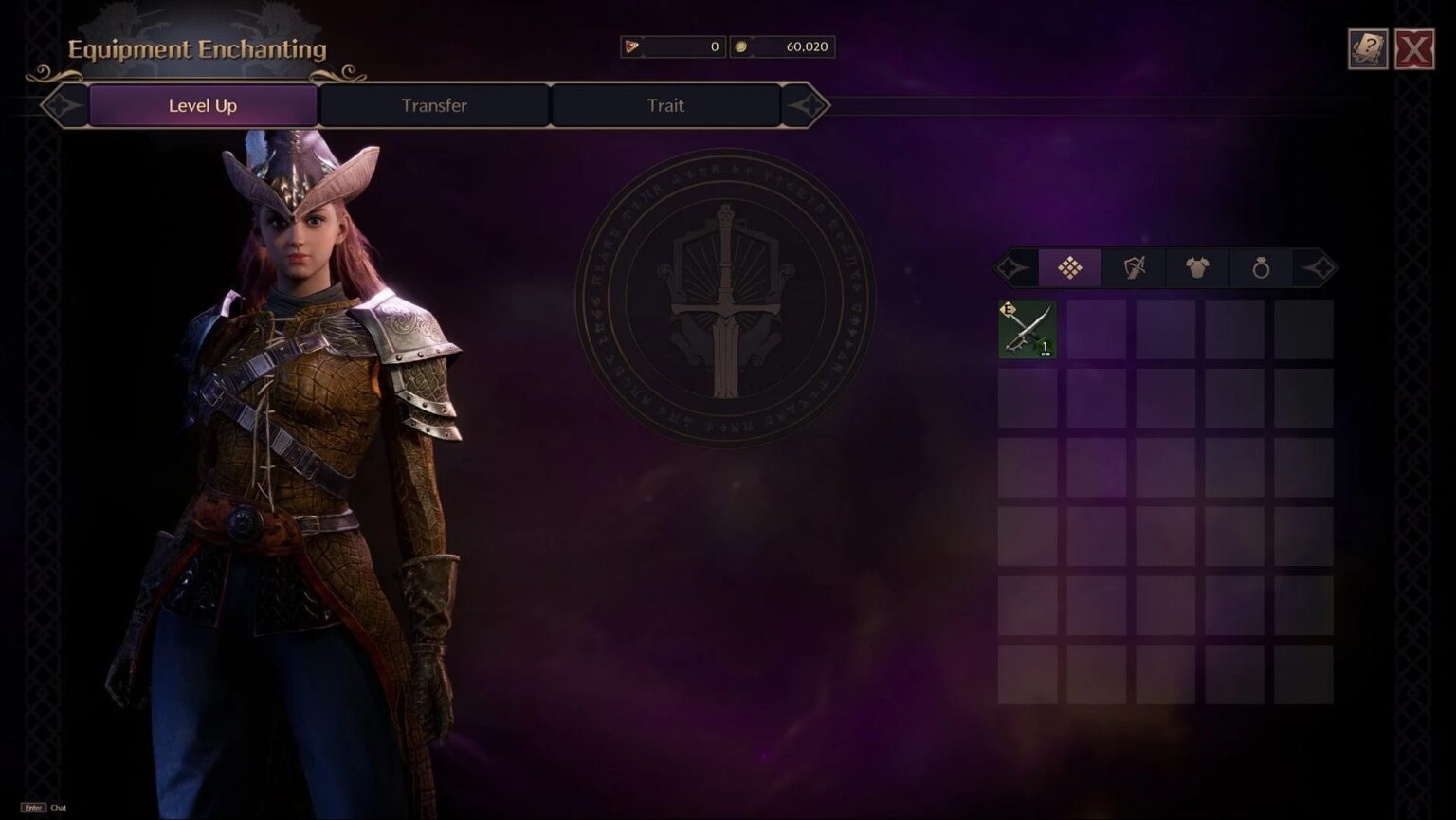Select the Level Up tab button
This screenshot has height=820, width=1456.
202,105
